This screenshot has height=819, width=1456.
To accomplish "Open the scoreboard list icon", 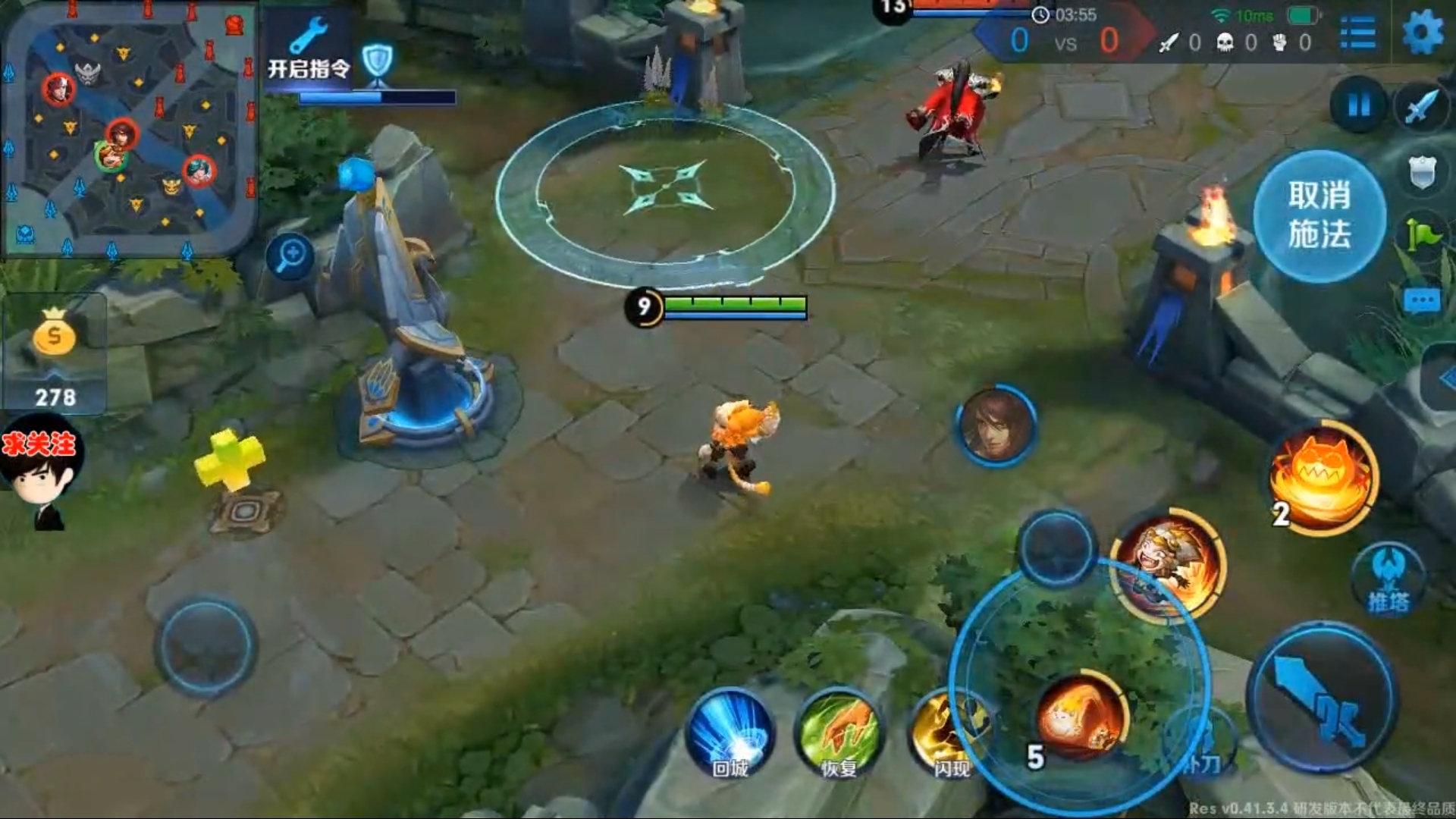I will click(x=1357, y=33).
